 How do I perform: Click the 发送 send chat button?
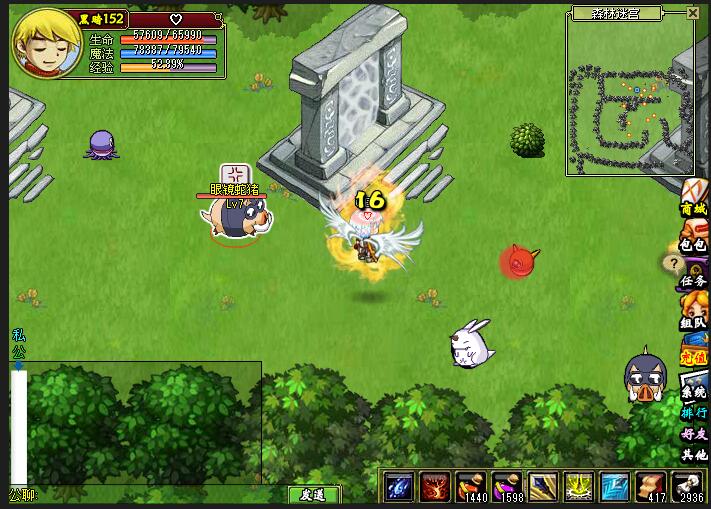[313, 494]
